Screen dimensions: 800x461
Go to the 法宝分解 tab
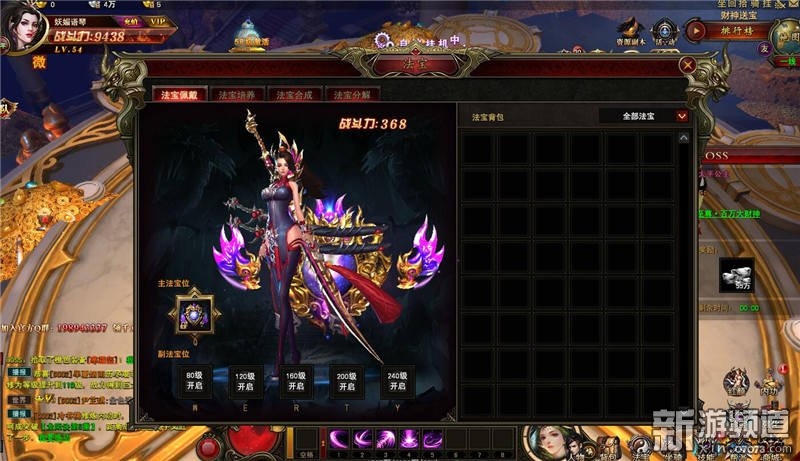click(353, 95)
